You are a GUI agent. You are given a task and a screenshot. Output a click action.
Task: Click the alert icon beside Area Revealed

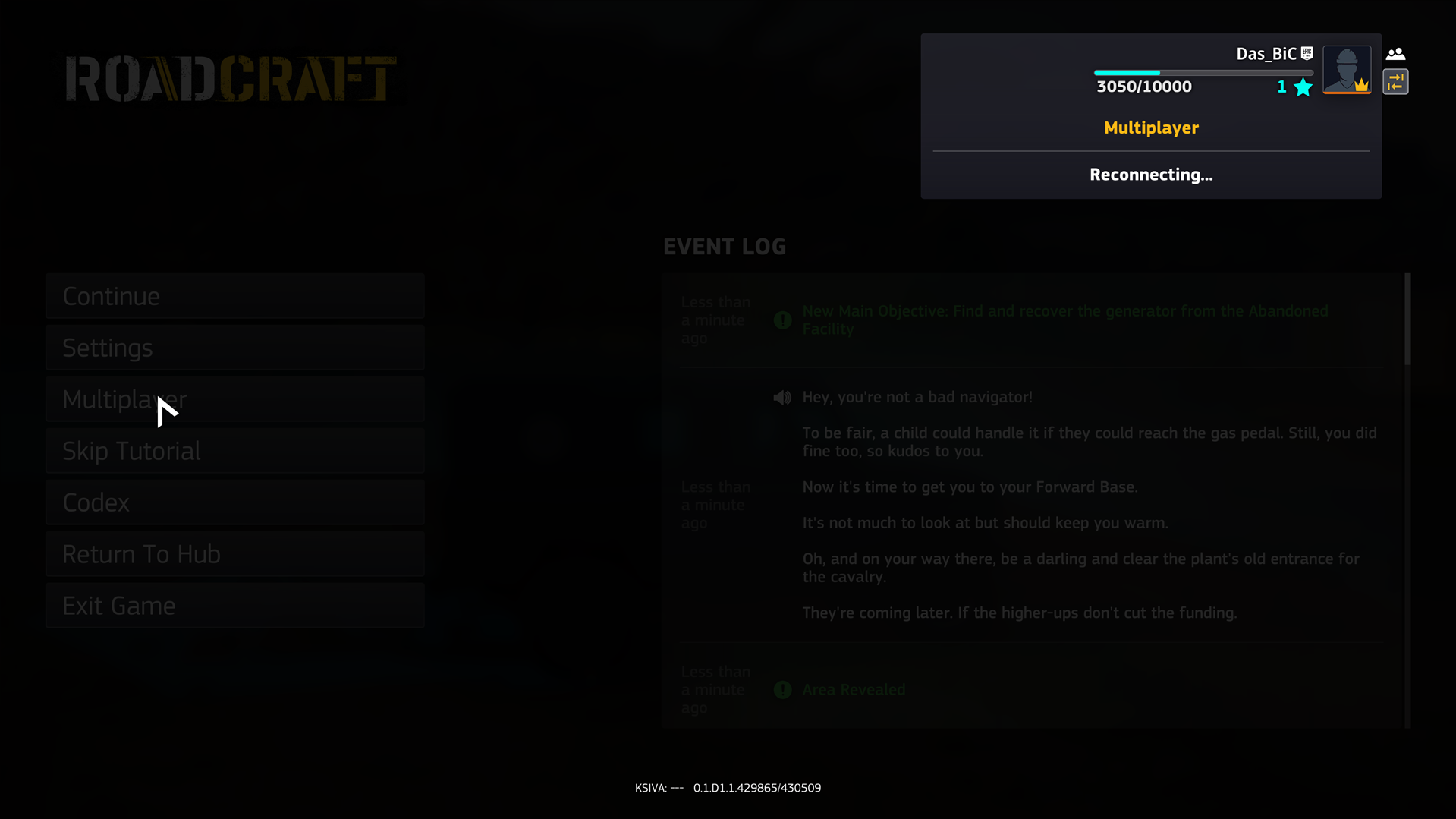coord(782,690)
